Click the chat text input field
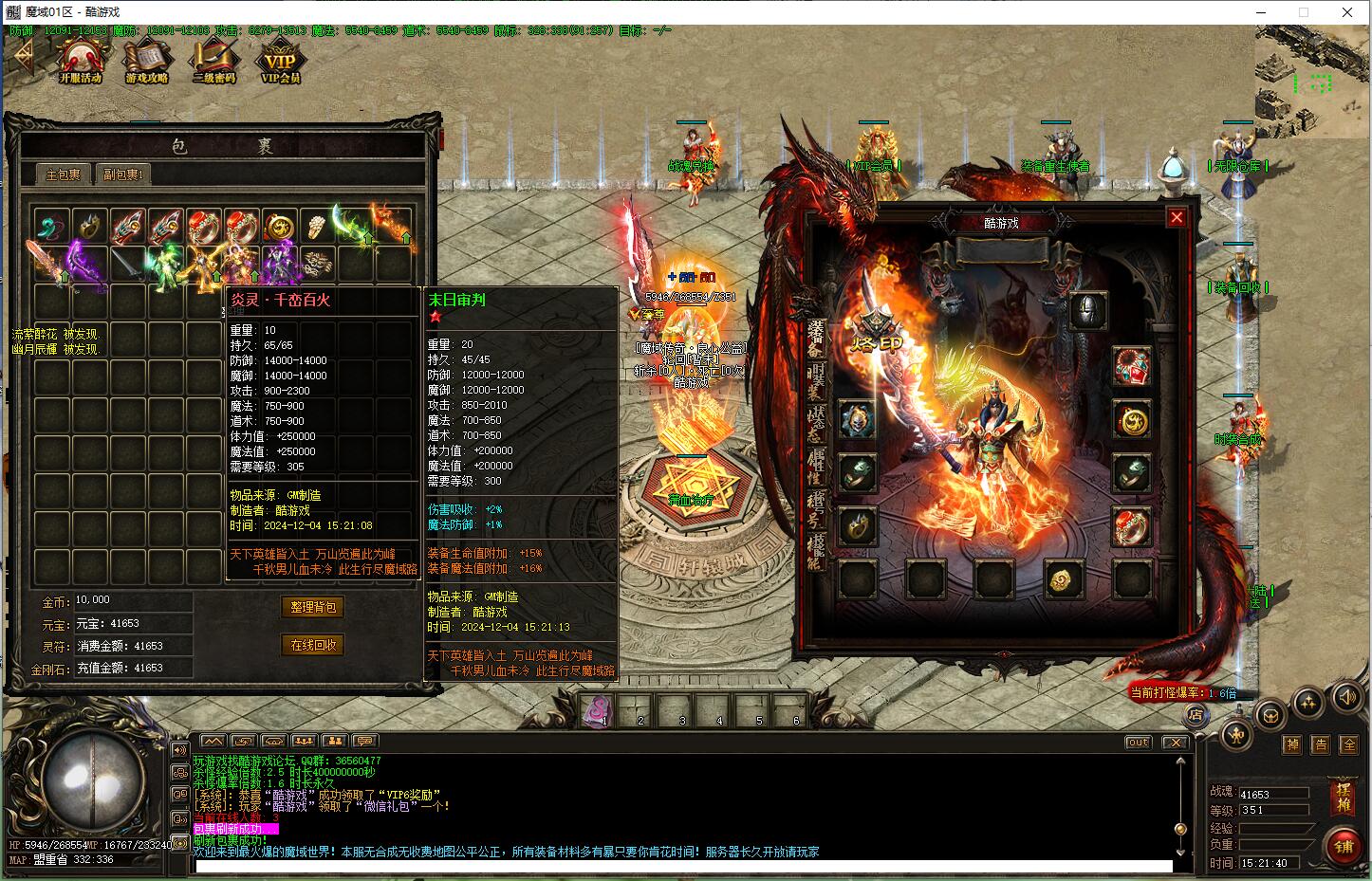The width and height of the screenshot is (1372, 881). [681, 866]
